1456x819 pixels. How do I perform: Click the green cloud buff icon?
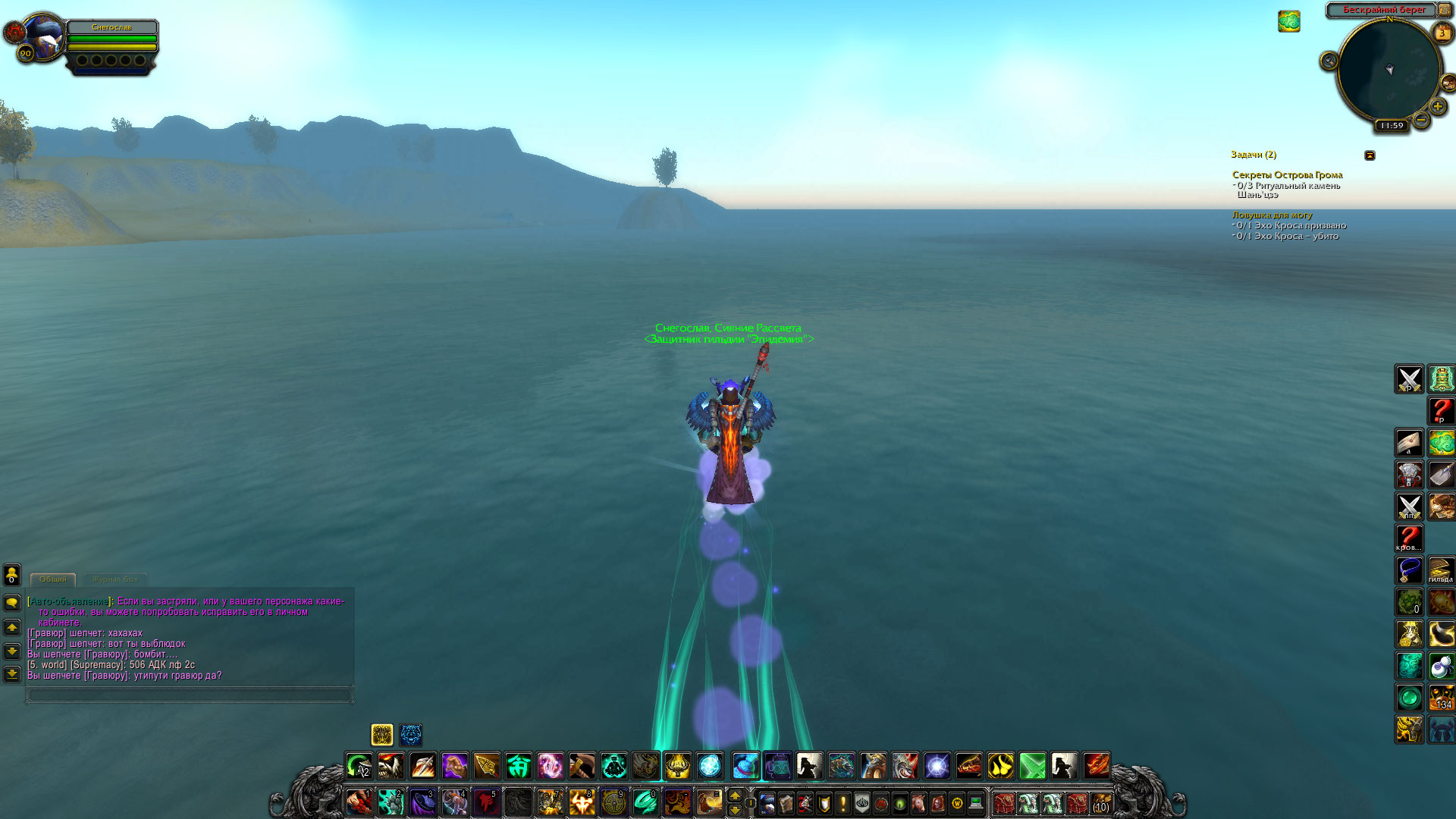click(1288, 21)
